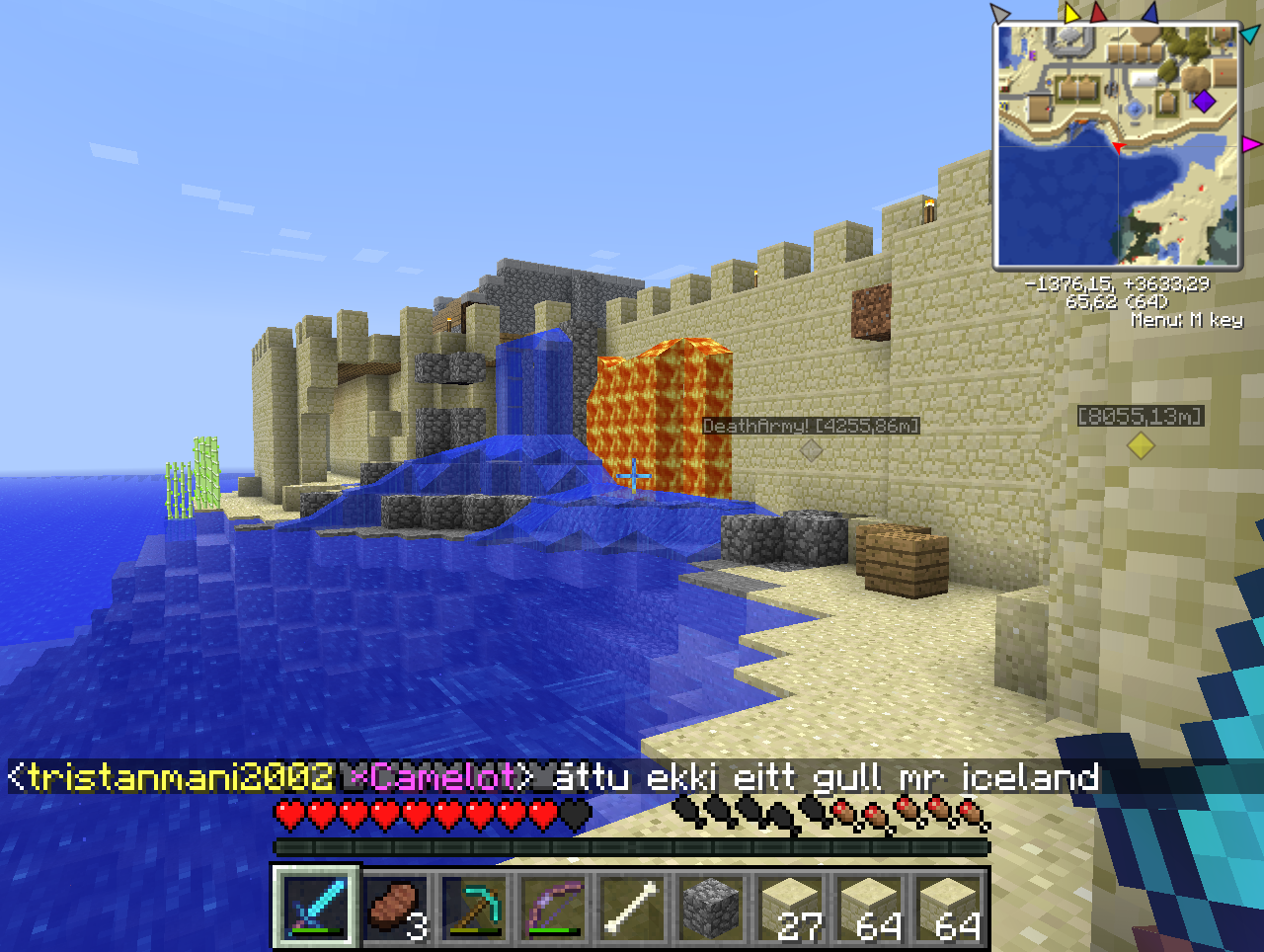The image size is (1264, 952).
Task: Select the yellow 8055m waypoint diamond
Action: coord(1141,445)
